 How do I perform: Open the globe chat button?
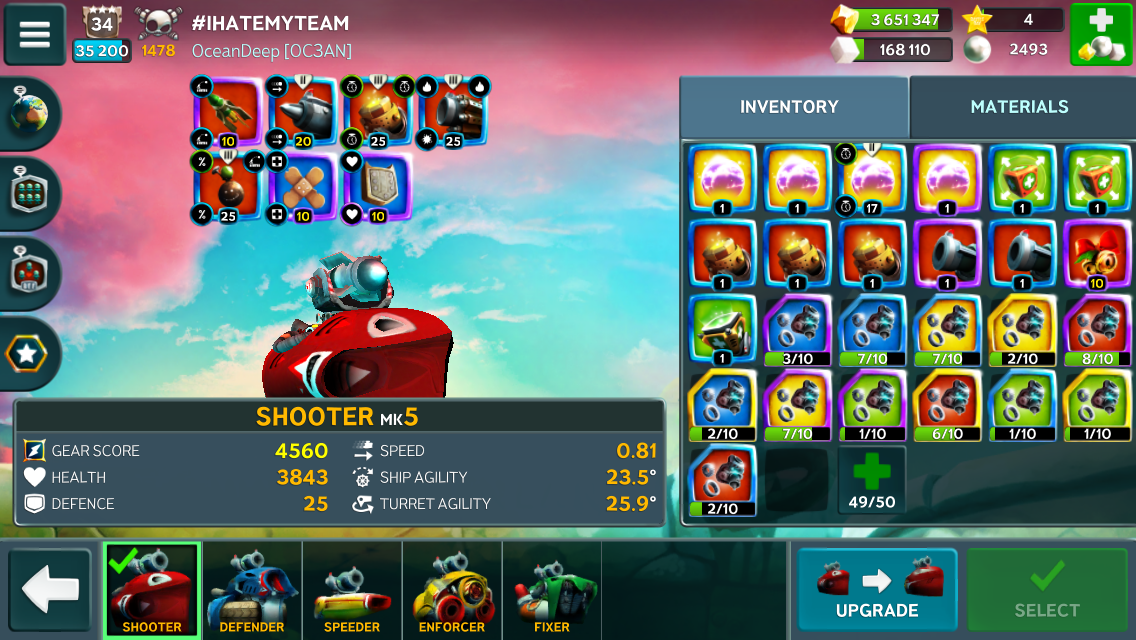tap(29, 115)
